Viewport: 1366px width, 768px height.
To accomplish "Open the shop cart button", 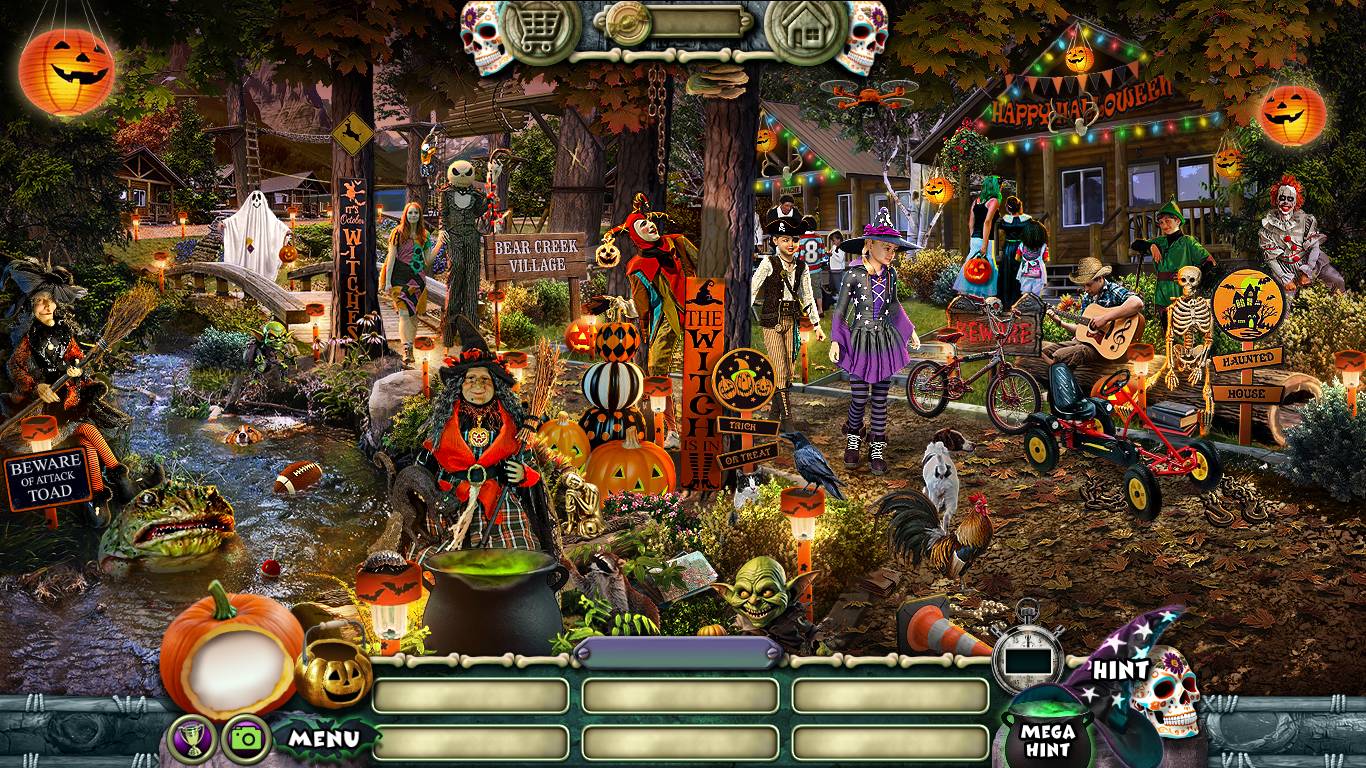I will pos(540,30).
